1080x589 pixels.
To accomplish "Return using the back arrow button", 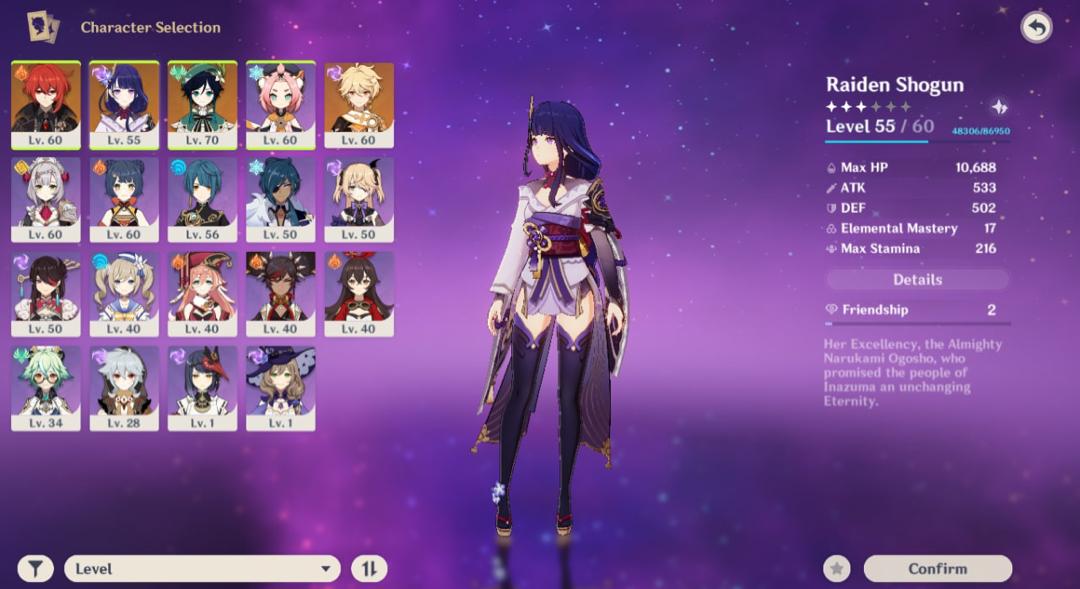I will tap(1036, 27).
